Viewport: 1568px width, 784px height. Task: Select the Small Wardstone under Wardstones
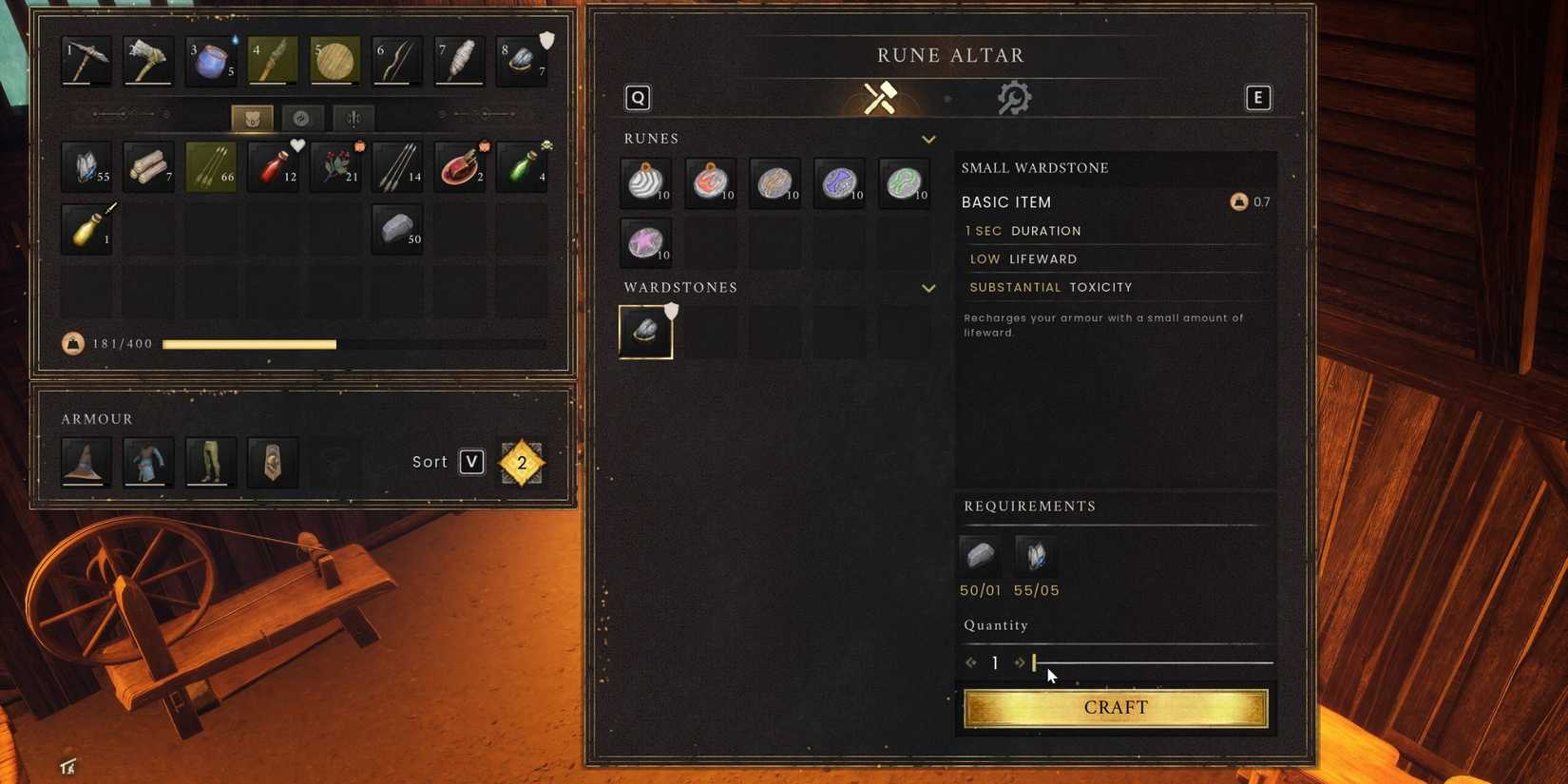[645, 331]
